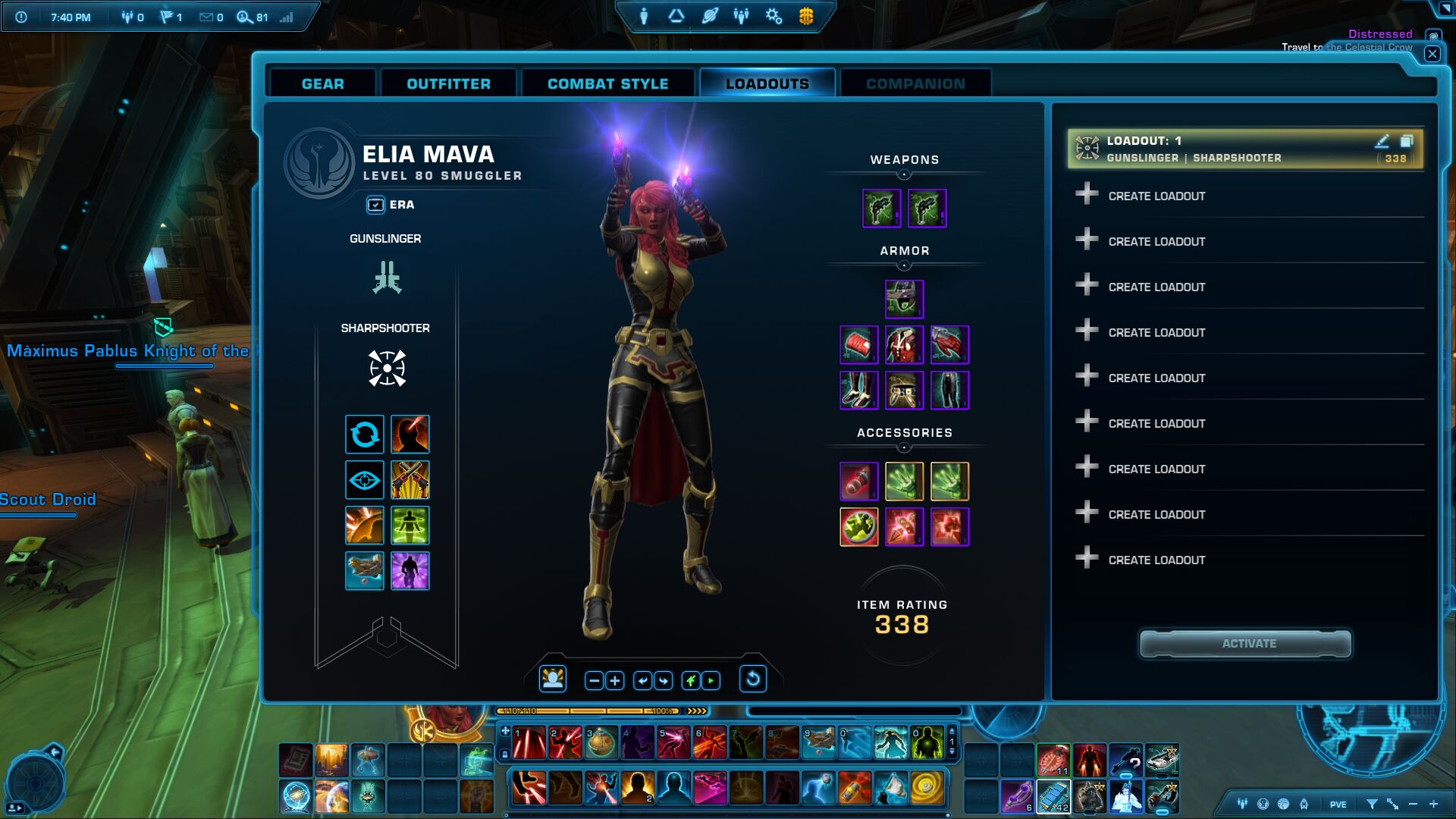Open the Companion tab

pos(915,83)
